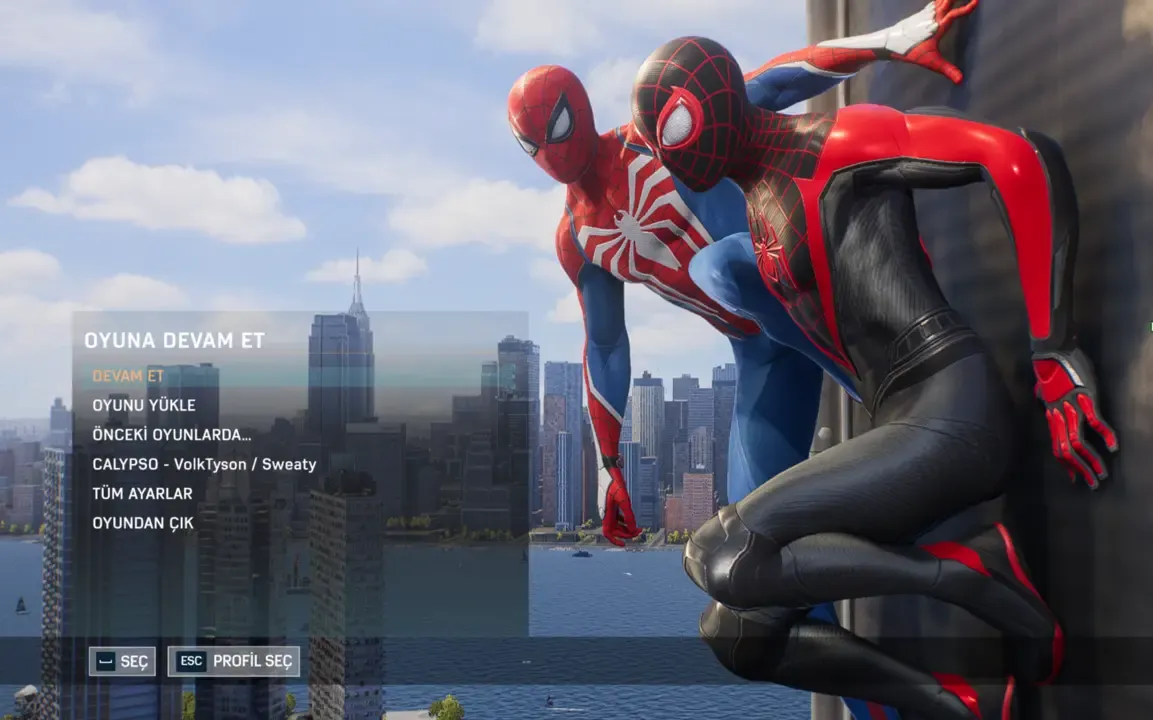Open TÜM AYARLAR settings
The image size is (1153, 720).
142,493
